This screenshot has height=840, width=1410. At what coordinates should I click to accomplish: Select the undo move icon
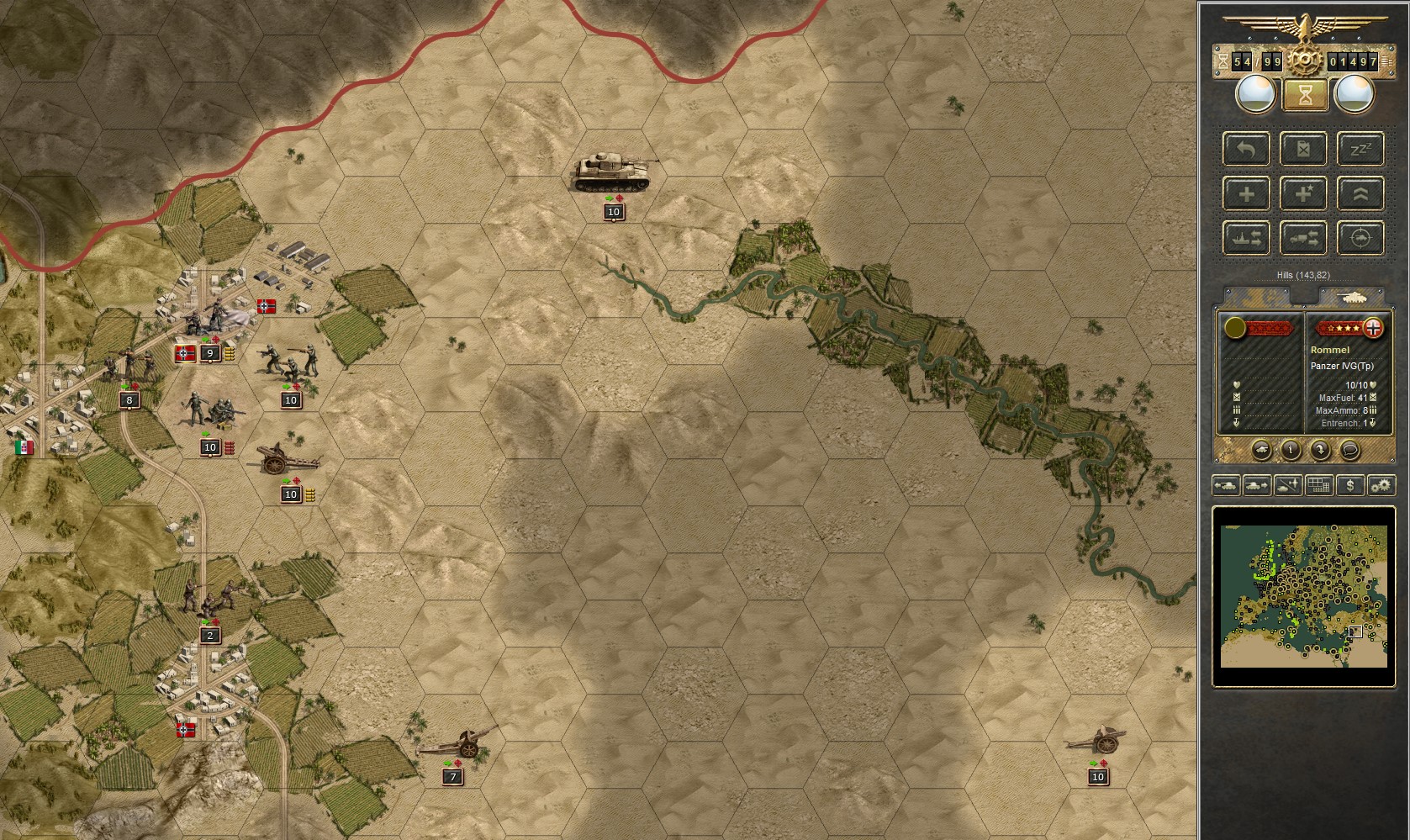[x=1246, y=149]
